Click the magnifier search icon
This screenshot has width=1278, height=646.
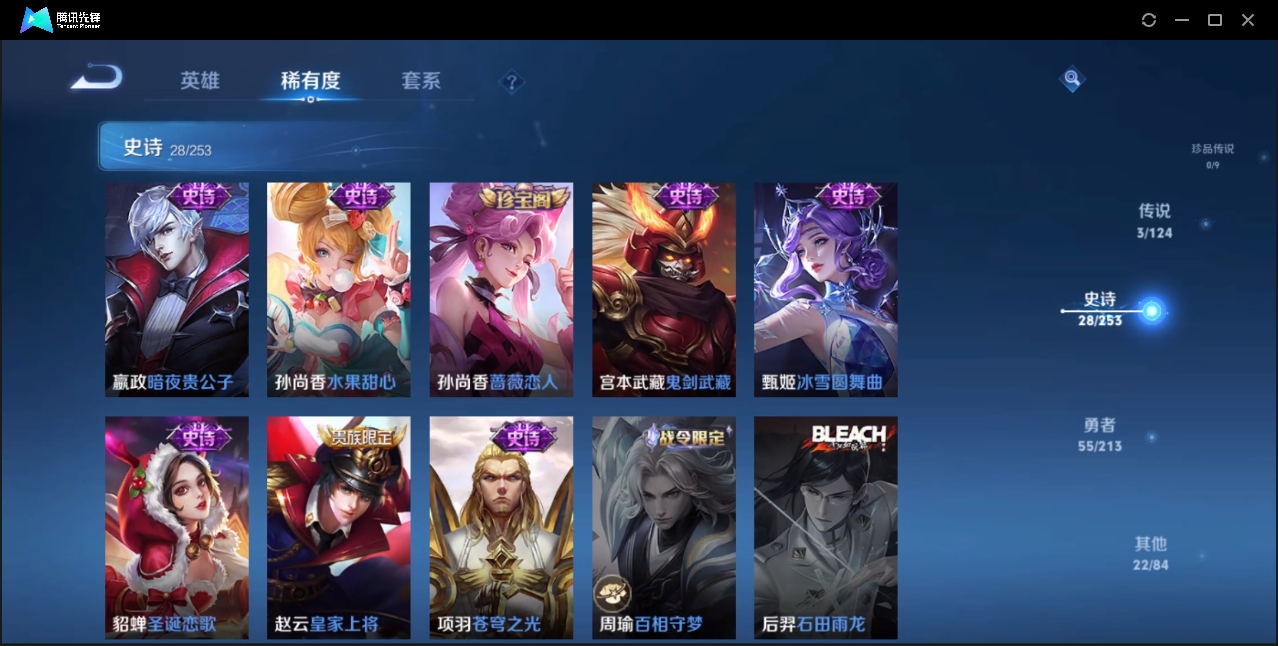pyautogui.click(x=1071, y=78)
